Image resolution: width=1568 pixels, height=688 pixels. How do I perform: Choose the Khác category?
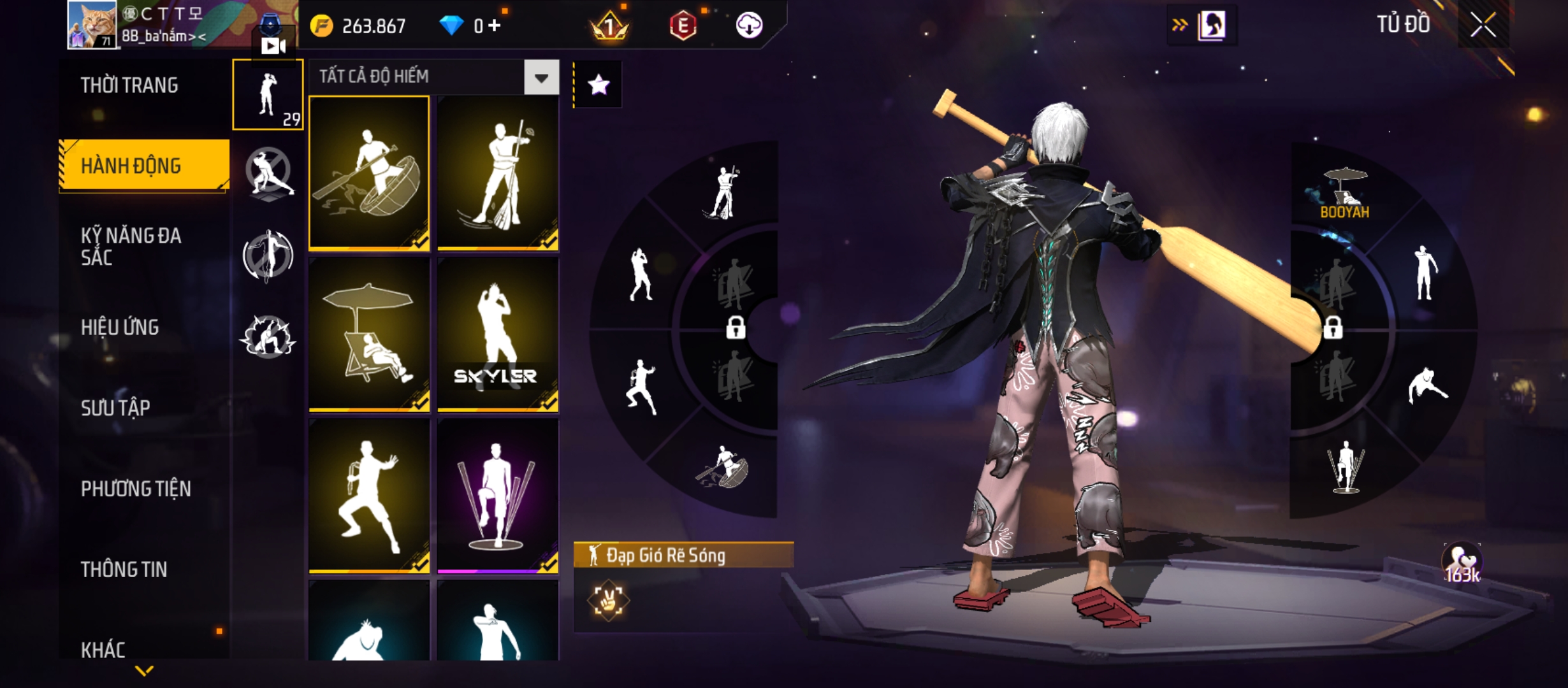(103, 650)
